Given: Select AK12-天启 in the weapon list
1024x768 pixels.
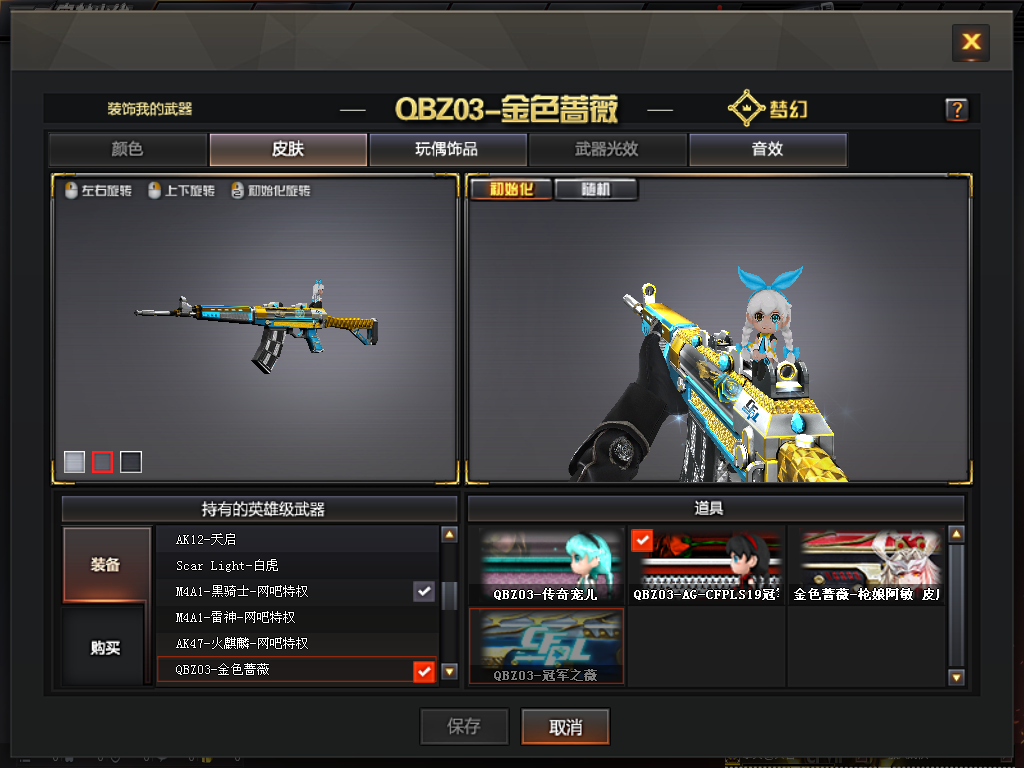Looking at the screenshot, I should tap(297, 540).
